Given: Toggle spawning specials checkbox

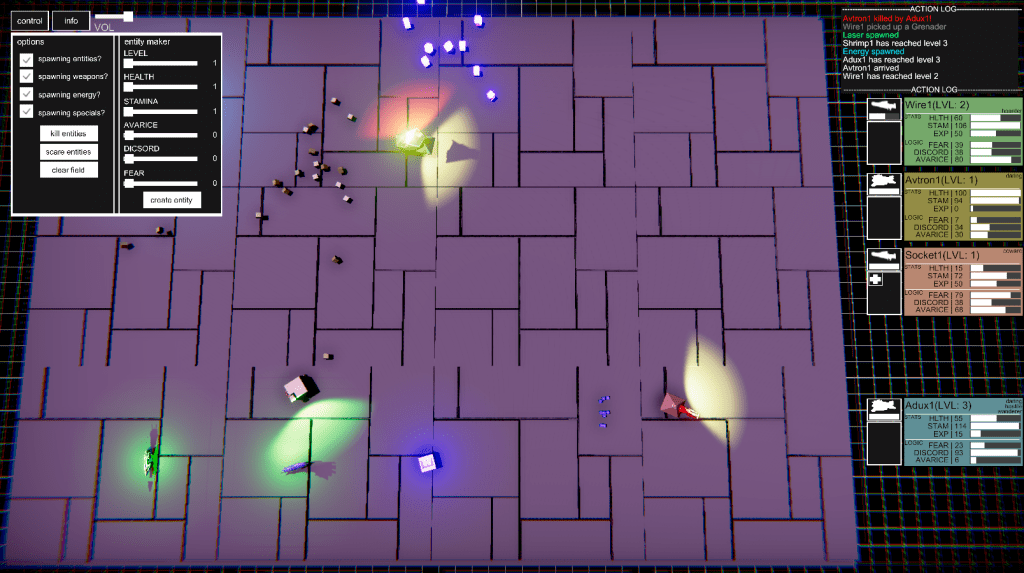Looking at the screenshot, I should 27,113.
